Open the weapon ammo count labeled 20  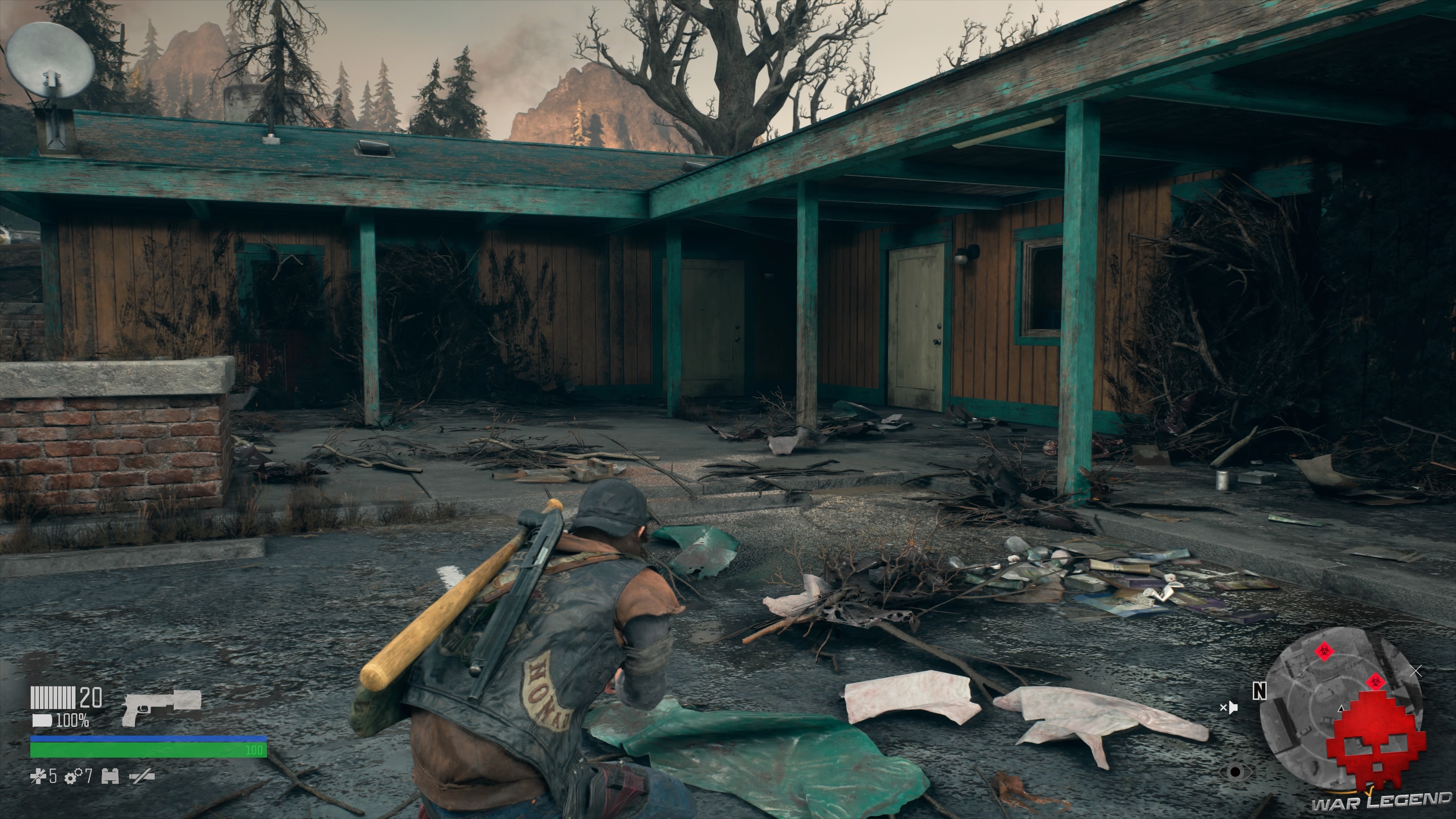tap(91, 698)
